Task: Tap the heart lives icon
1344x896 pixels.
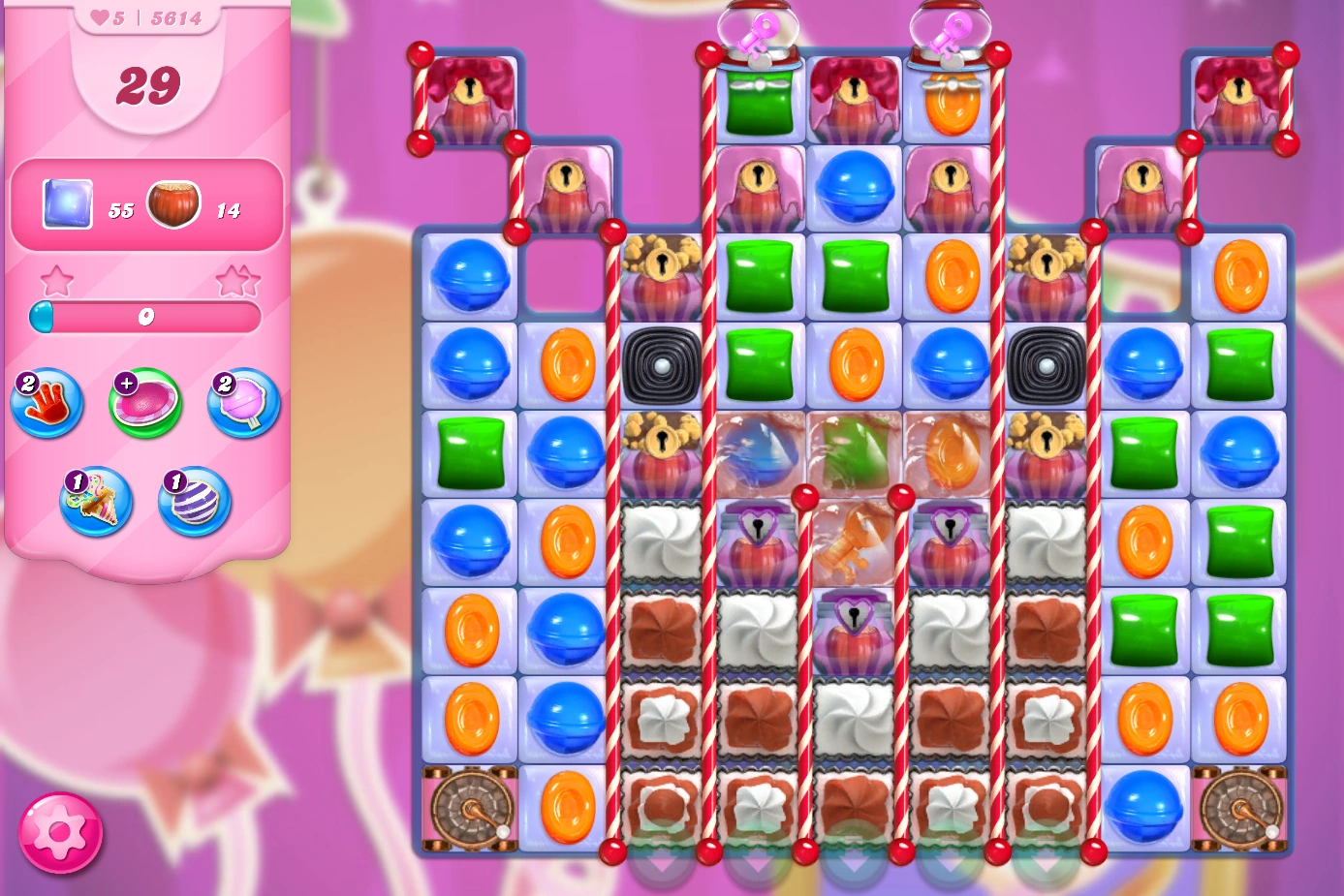Action: click(x=101, y=16)
